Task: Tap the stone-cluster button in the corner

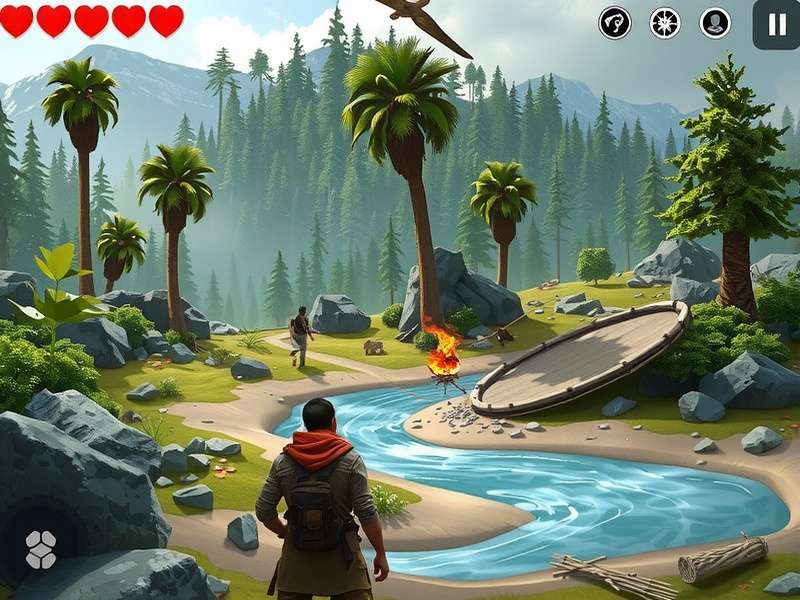Action: pyautogui.click(x=41, y=549)
